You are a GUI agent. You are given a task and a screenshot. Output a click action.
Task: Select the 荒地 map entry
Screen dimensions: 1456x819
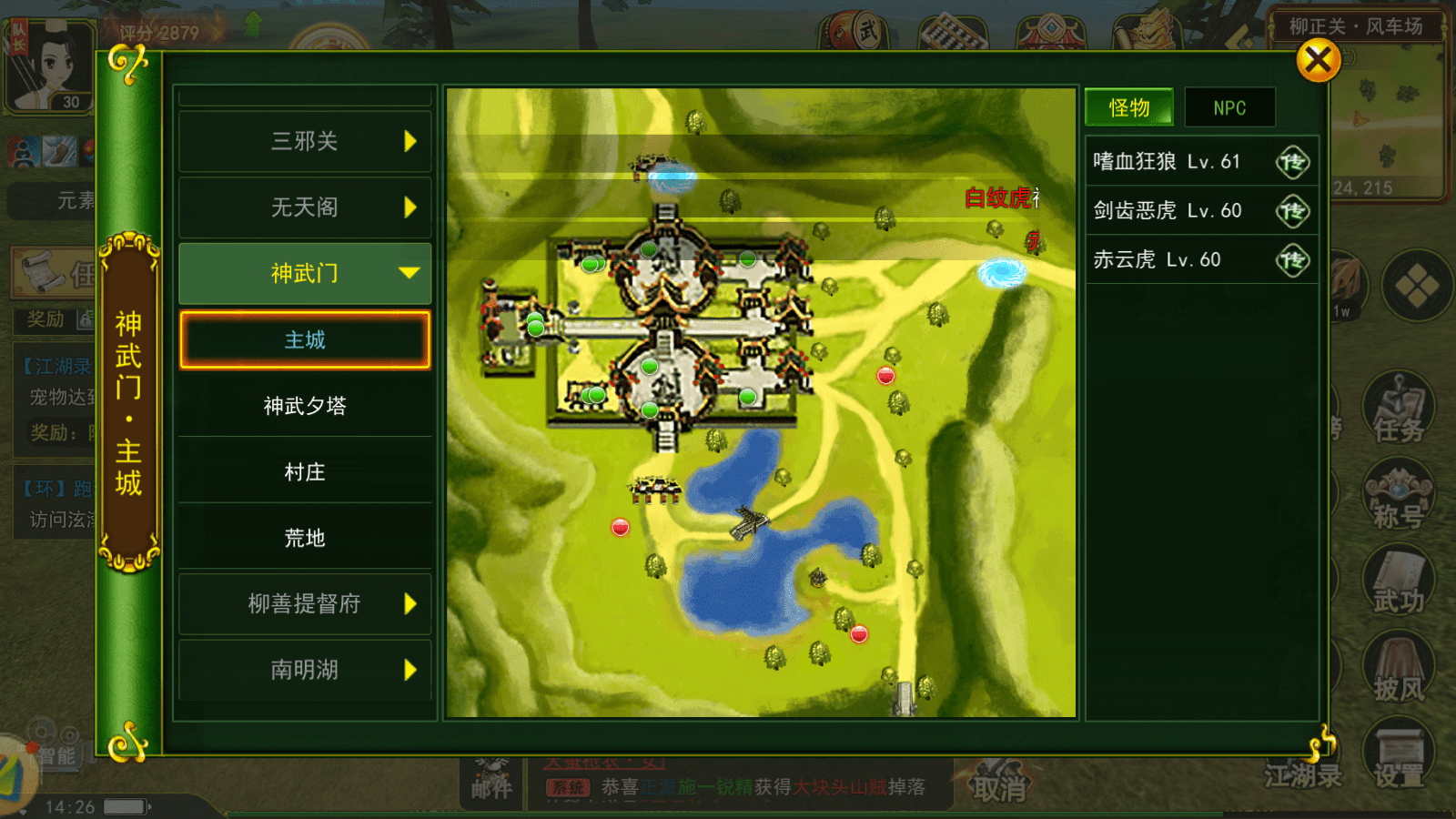click(x=305, y=538)
